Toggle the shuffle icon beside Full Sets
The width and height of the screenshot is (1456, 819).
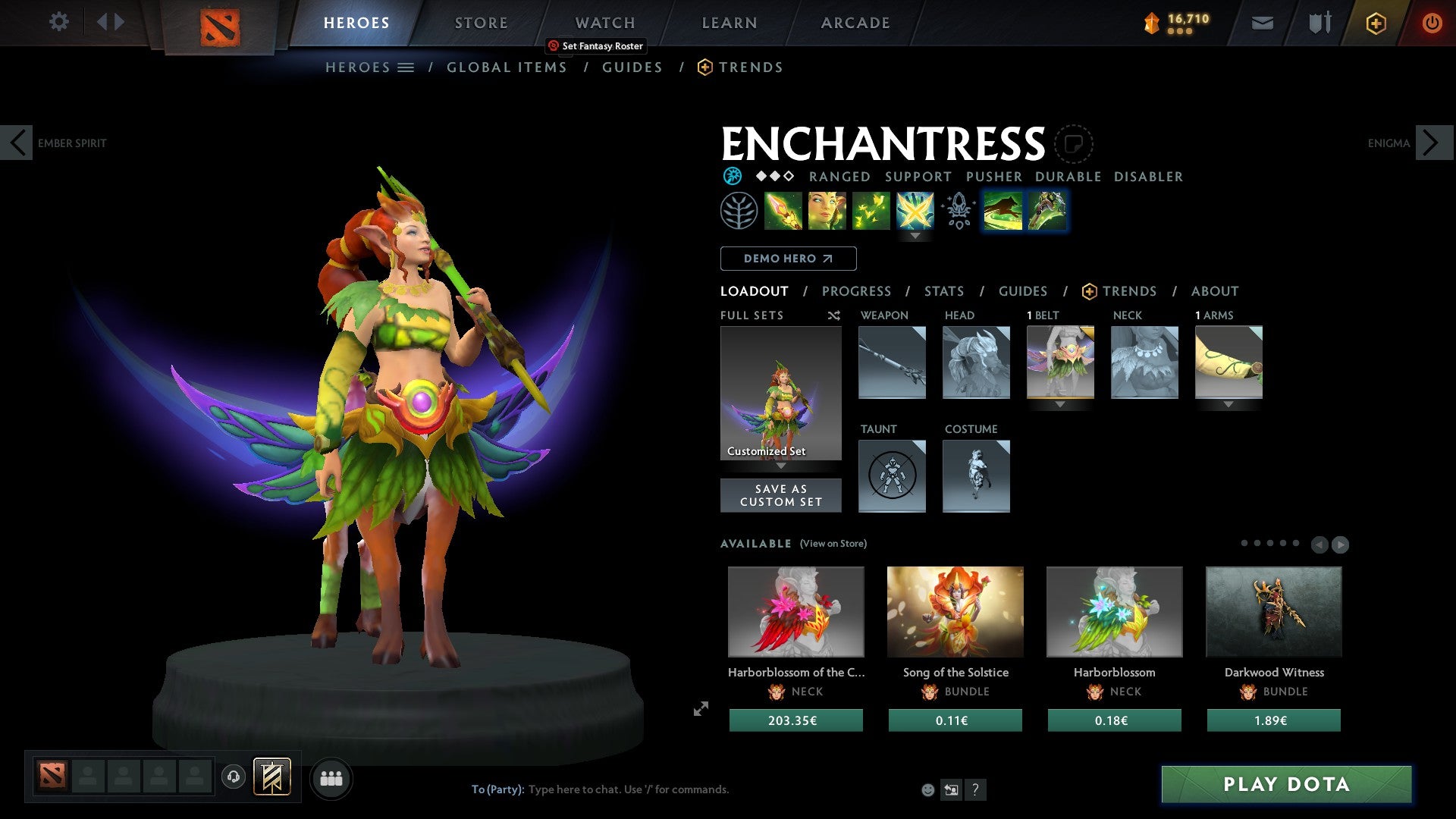(833, 315)
